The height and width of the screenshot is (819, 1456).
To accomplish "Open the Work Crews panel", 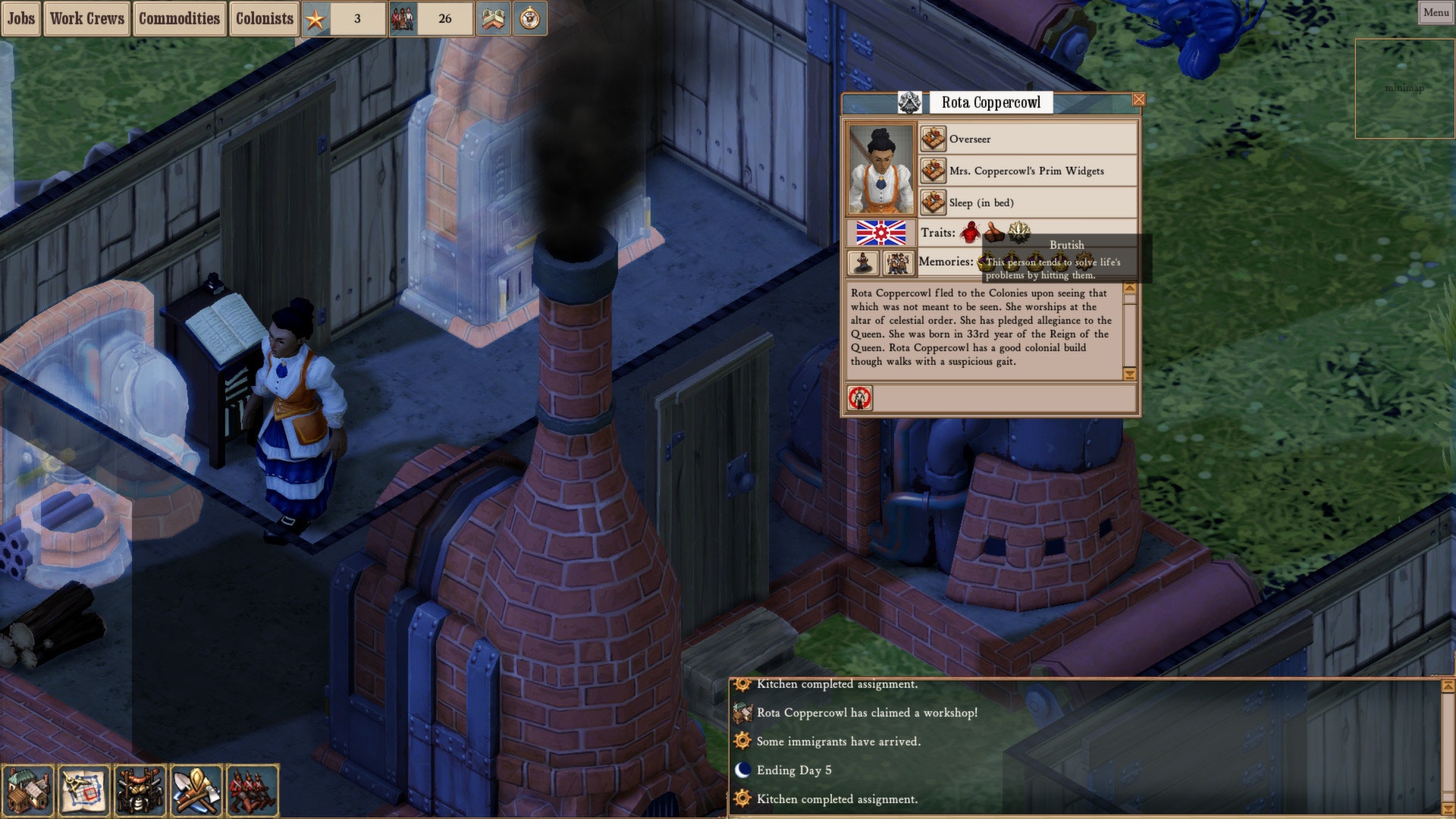I will click(87, 18).
